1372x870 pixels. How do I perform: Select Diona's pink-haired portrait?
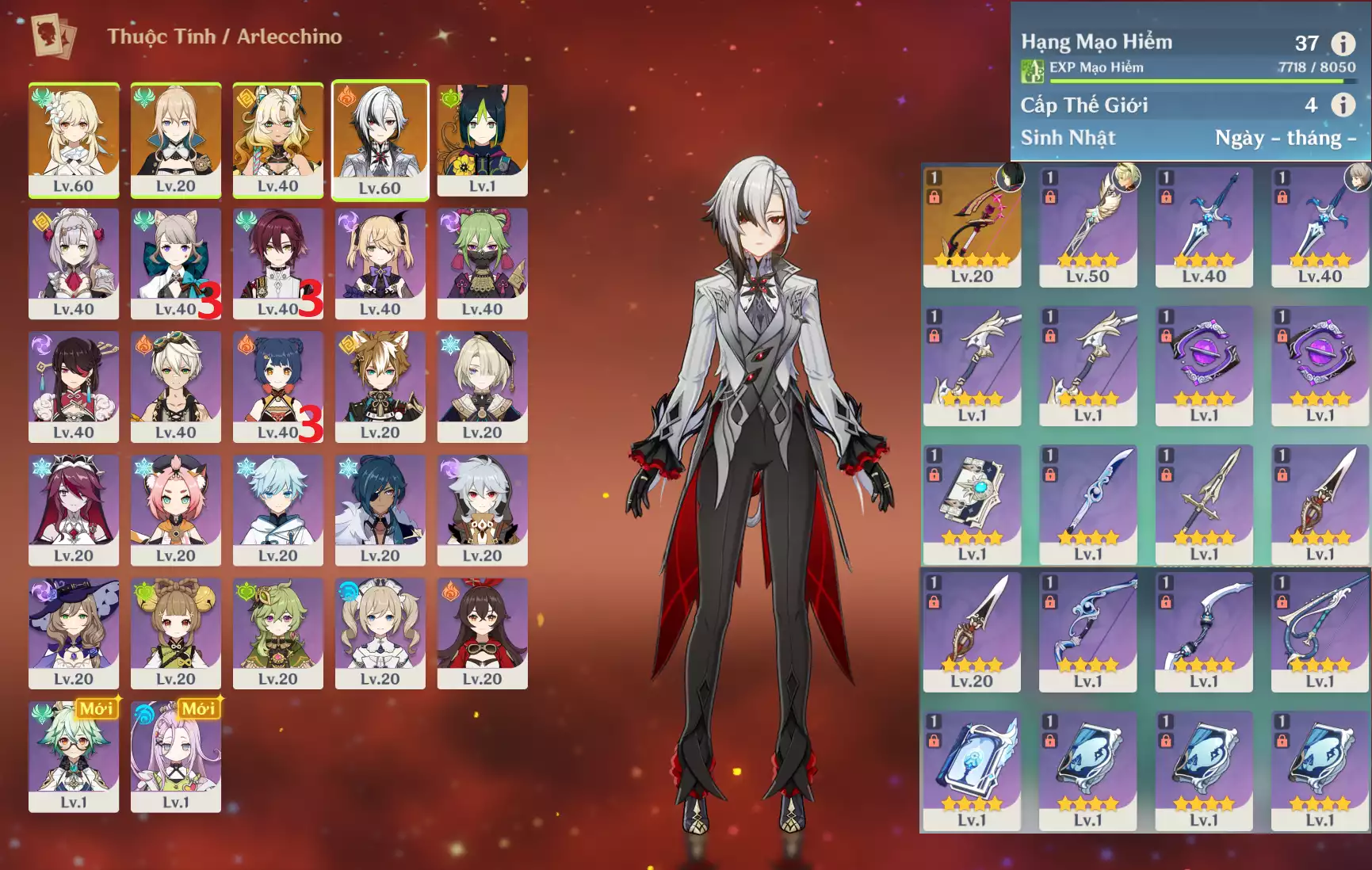[176, 509]
